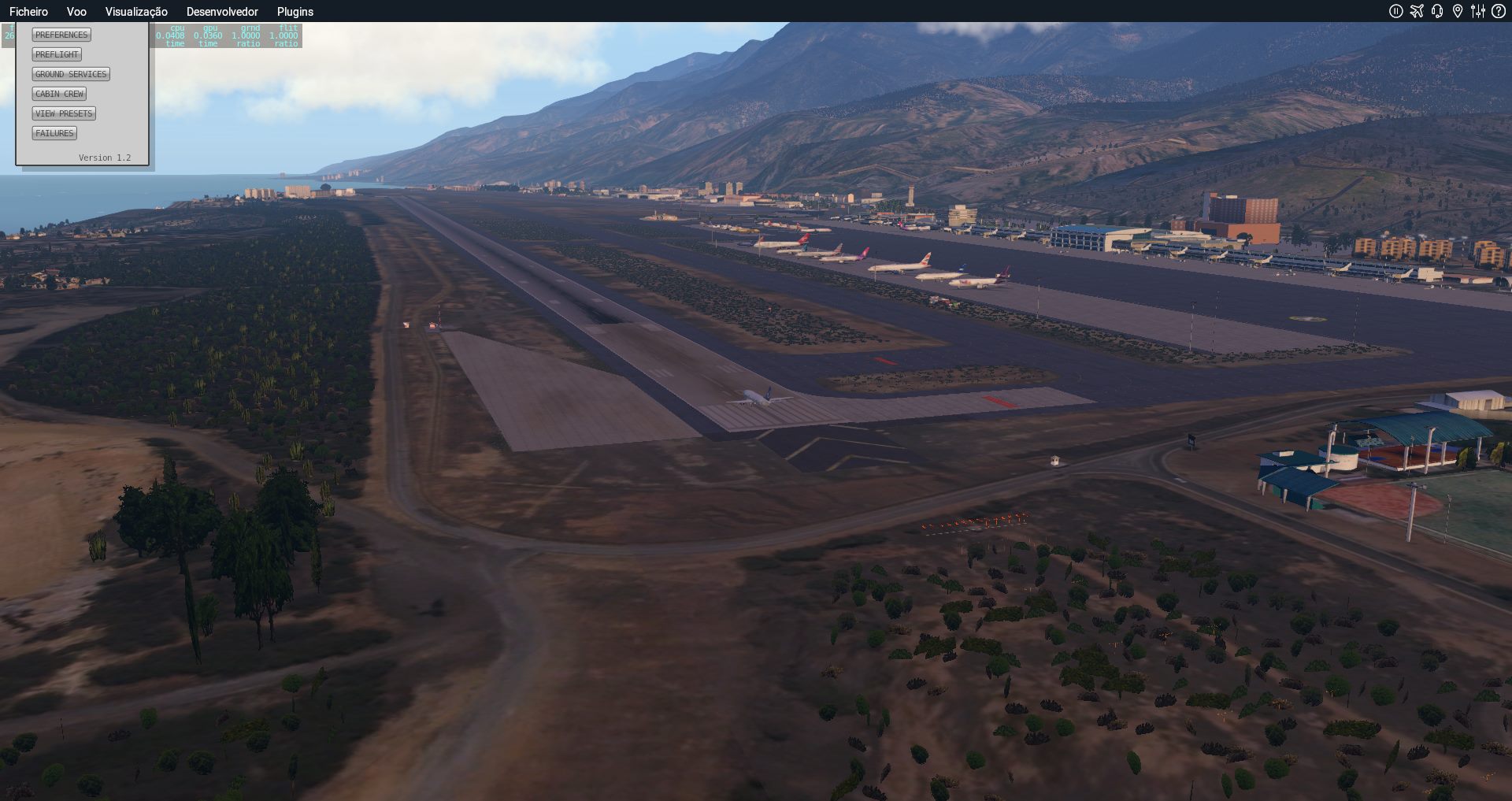This screenshot has height=801, width=1512.
Task: Open the FAILURES button
Action: pyautogui.click(x=54, y=133)
